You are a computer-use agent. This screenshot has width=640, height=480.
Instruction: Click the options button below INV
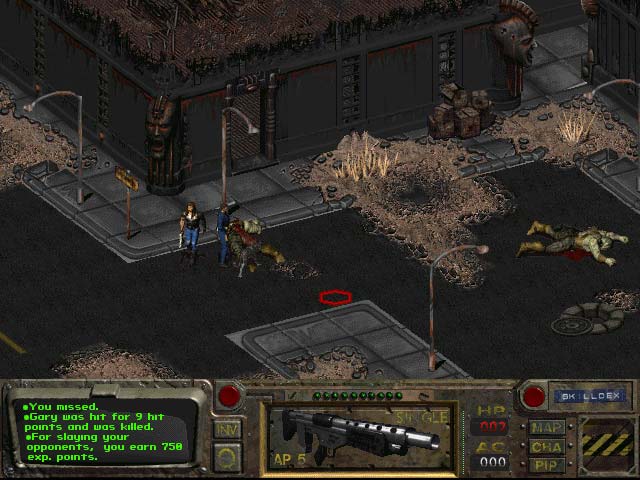click(227, 456)
